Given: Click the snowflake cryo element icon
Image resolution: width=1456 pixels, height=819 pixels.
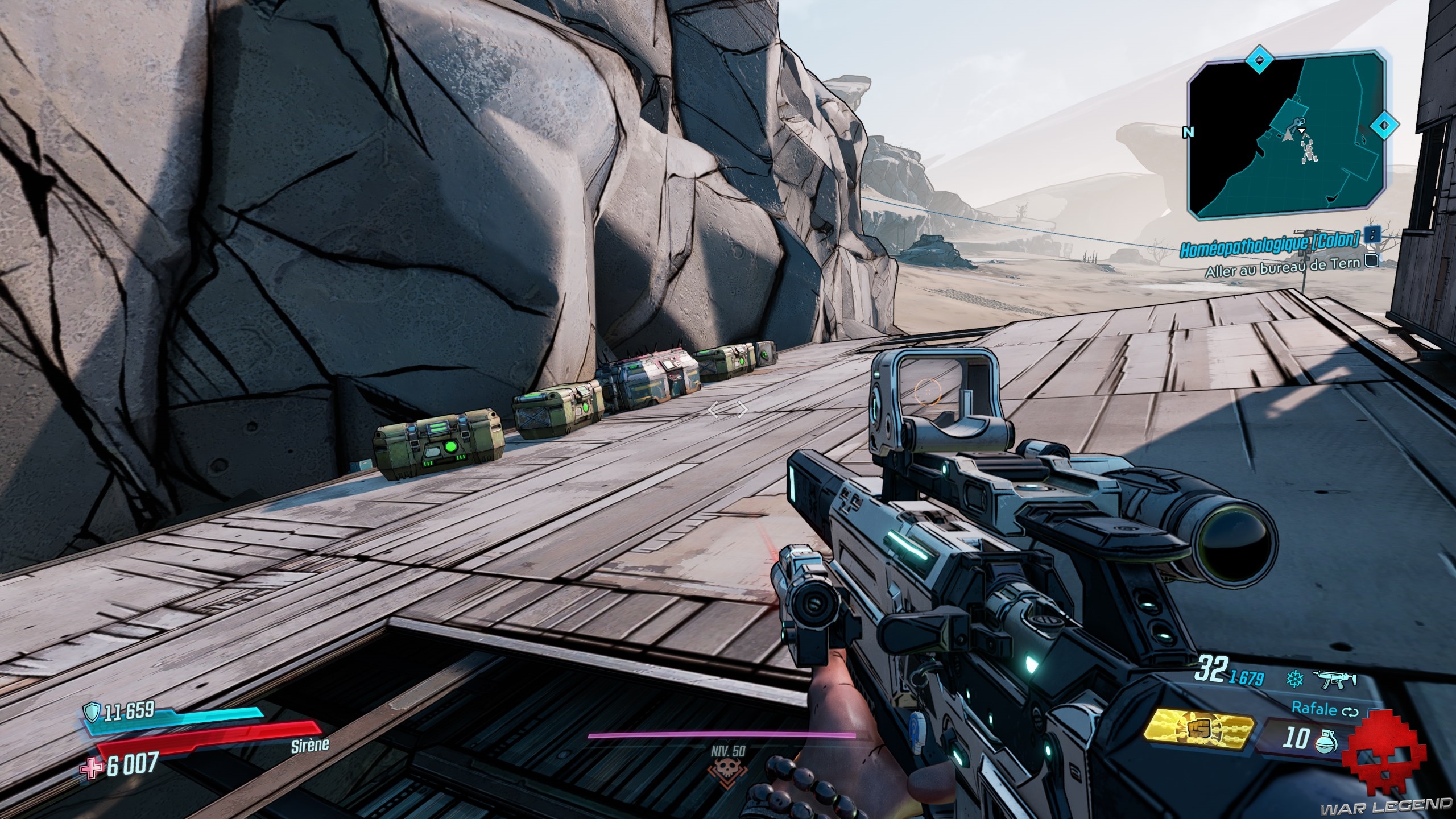Looking at the screenshot, I should tap(1293, 679).
